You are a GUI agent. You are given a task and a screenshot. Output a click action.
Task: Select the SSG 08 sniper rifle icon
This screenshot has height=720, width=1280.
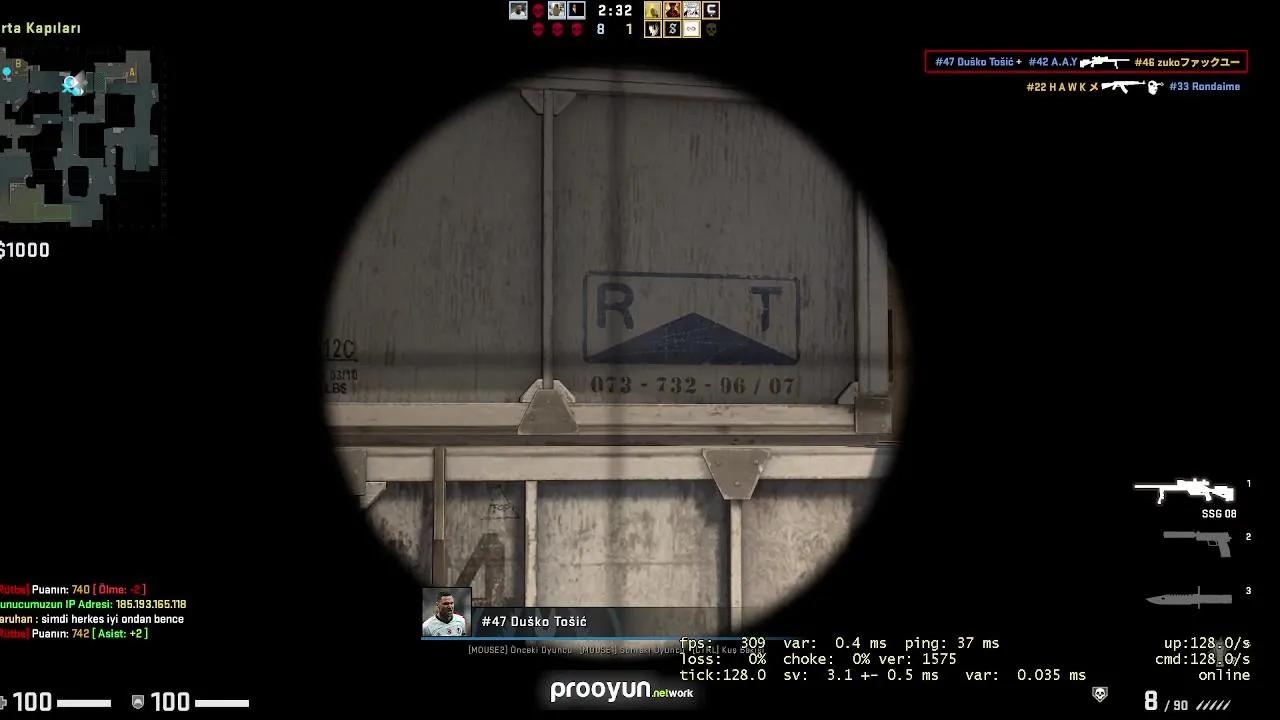[x=1185, y=492]
